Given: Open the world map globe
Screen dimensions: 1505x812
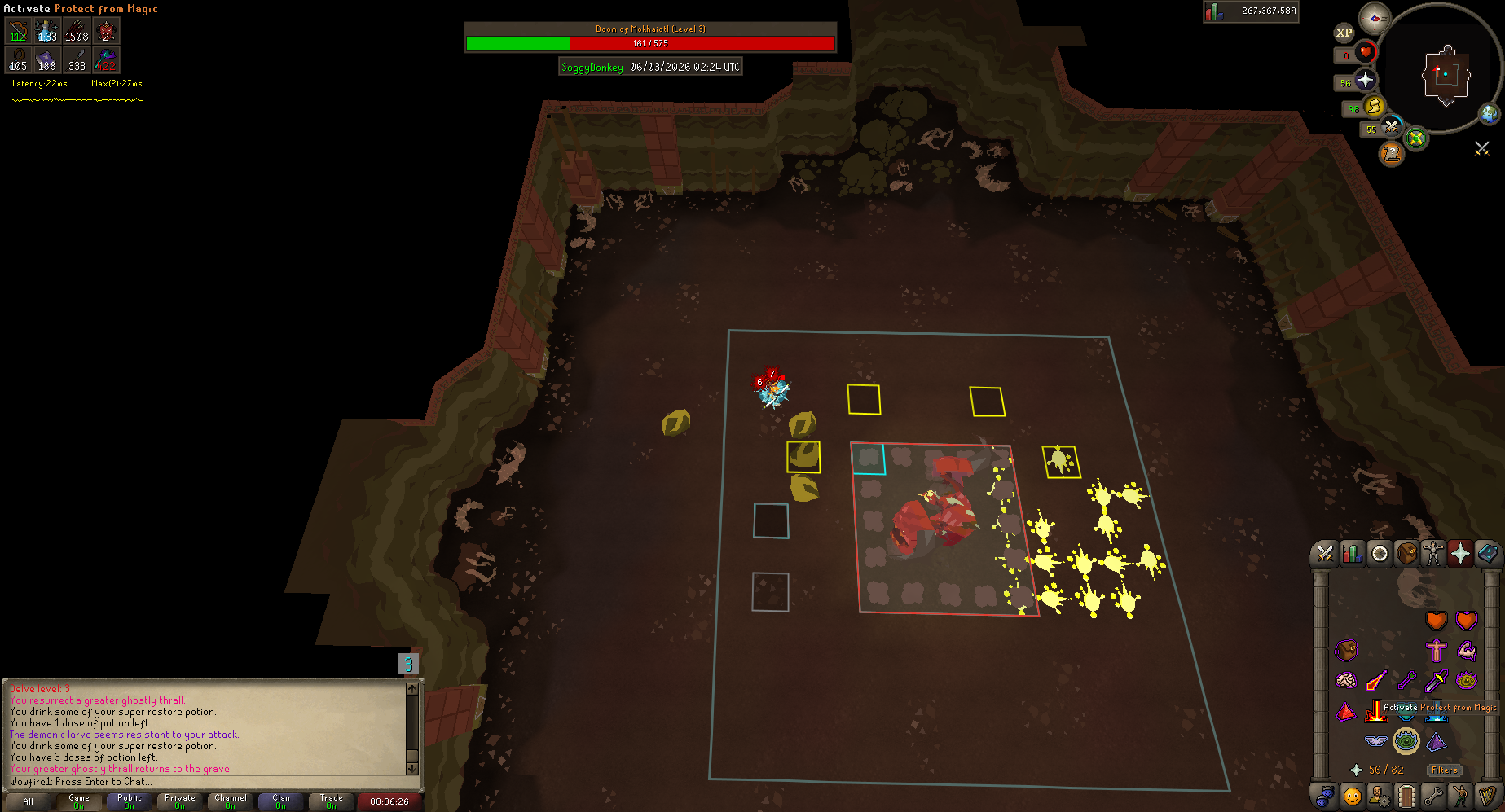Looking at the screenshot, I should [1490, 114].
